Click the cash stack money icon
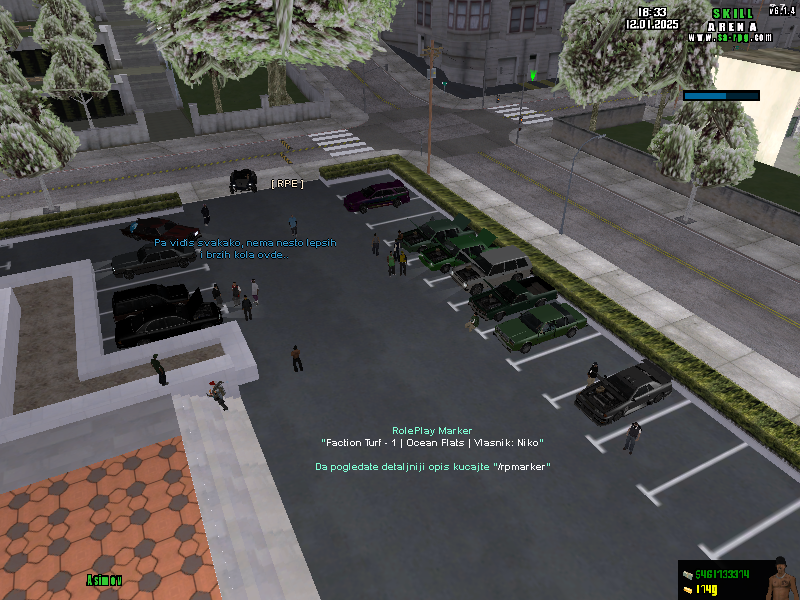The image size is (800, 600). point(687,574)
